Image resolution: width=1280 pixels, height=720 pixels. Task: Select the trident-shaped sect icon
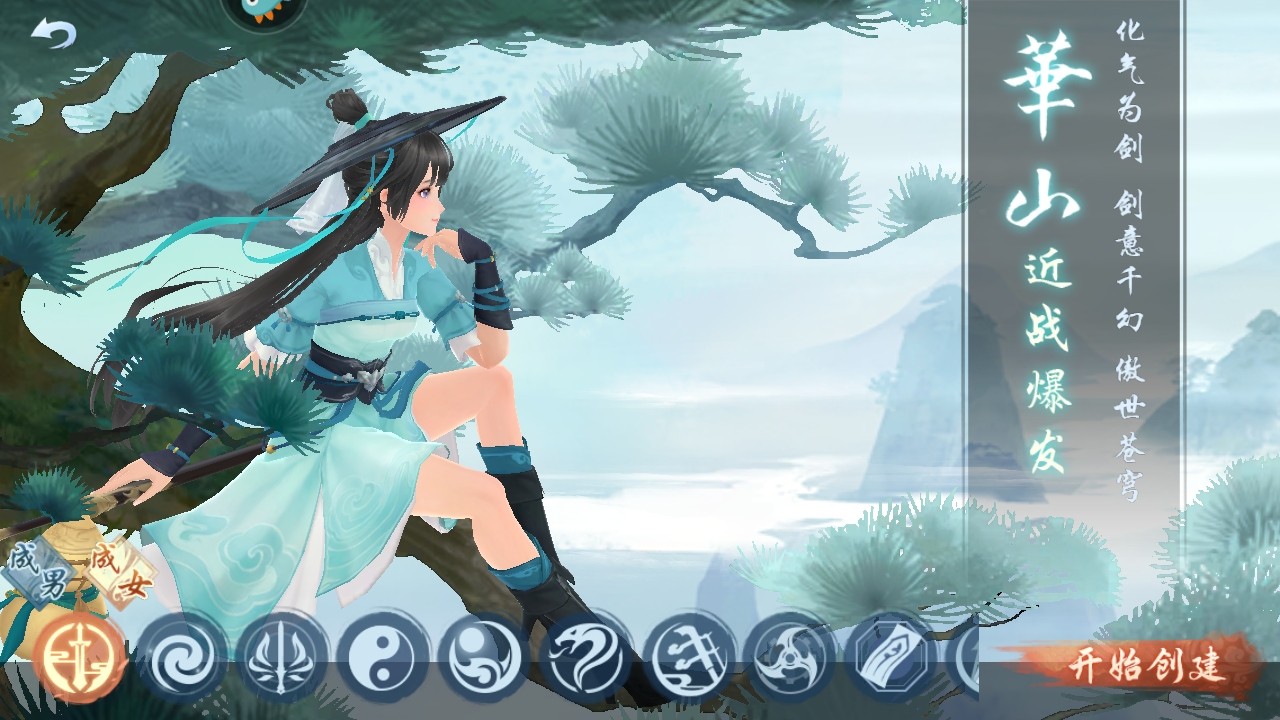pyautogui.click(x=283, y=658)
